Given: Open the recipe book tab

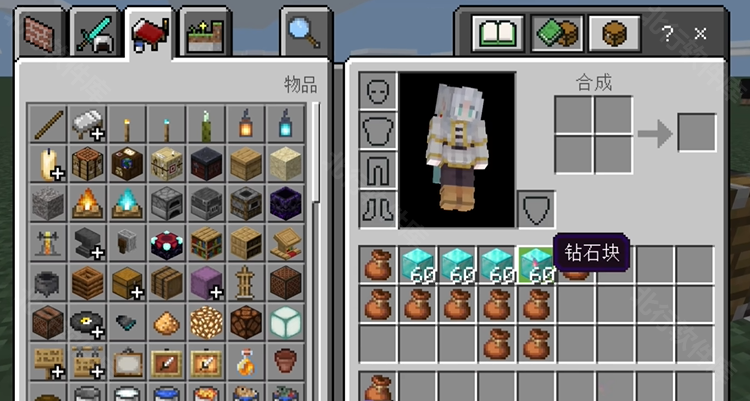Looking at the screenshot, I should pos(499,35).
